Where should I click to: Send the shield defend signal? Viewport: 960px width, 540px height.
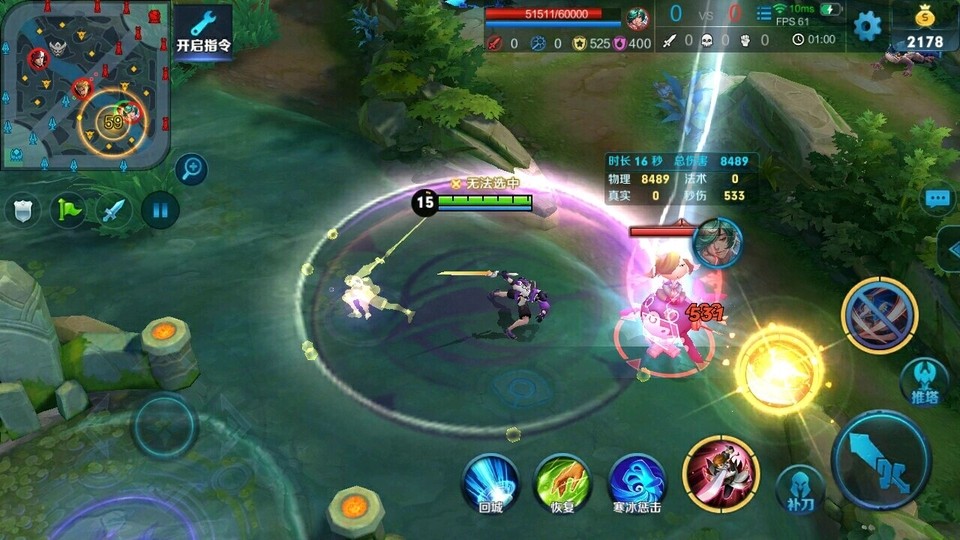click(x=23, y=211)
